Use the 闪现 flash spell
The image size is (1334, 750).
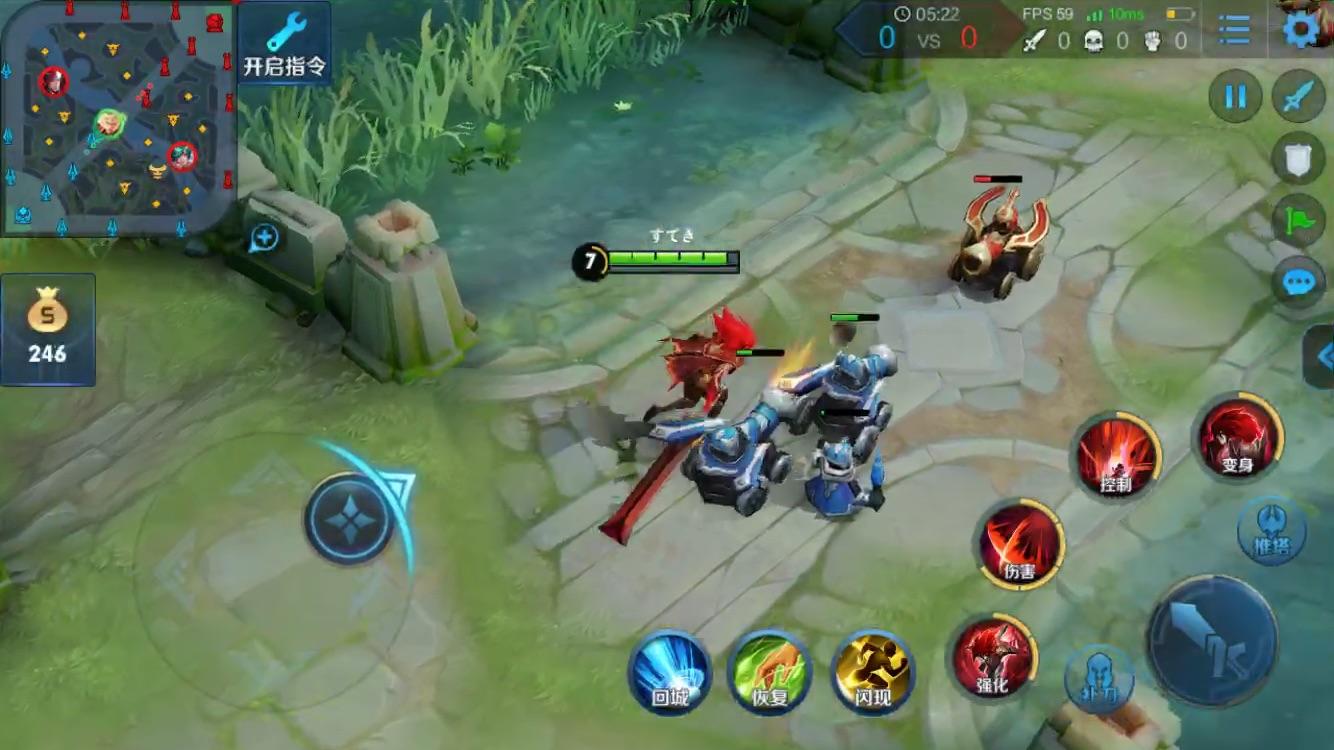click(x=873, y=671)
